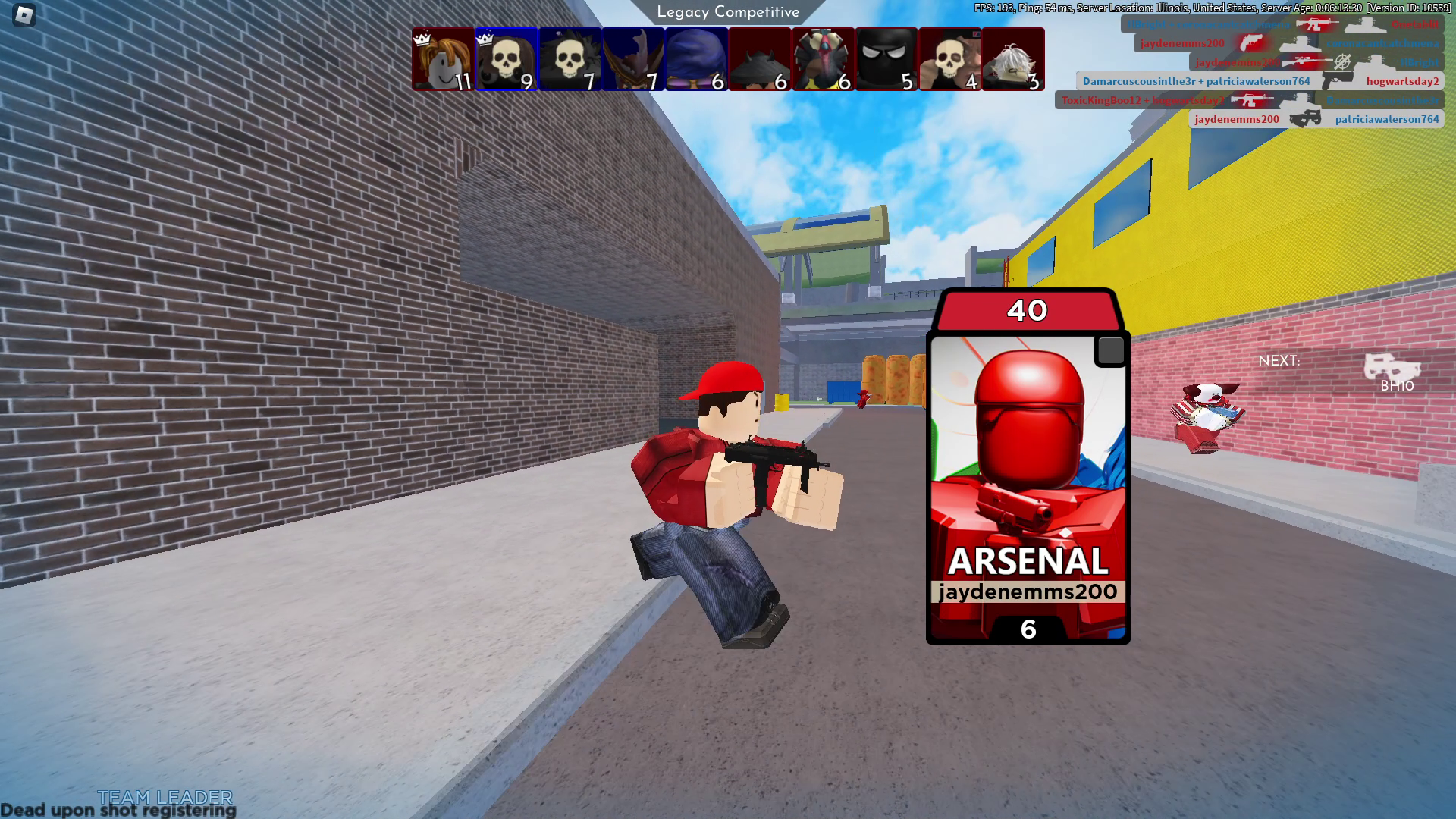Click the Legacy Competitive mode banner

728,12
